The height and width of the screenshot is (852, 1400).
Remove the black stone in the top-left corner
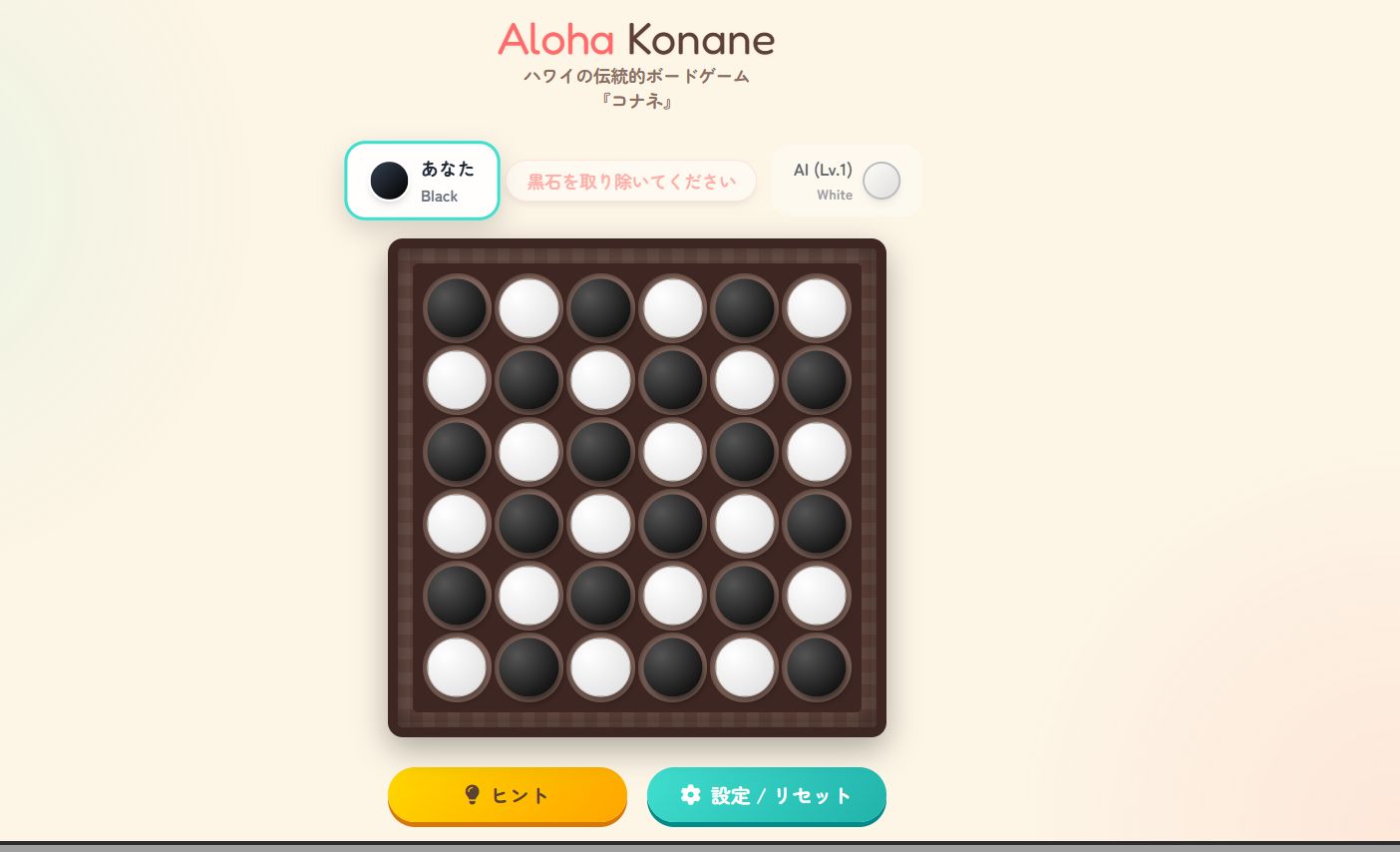456,307
